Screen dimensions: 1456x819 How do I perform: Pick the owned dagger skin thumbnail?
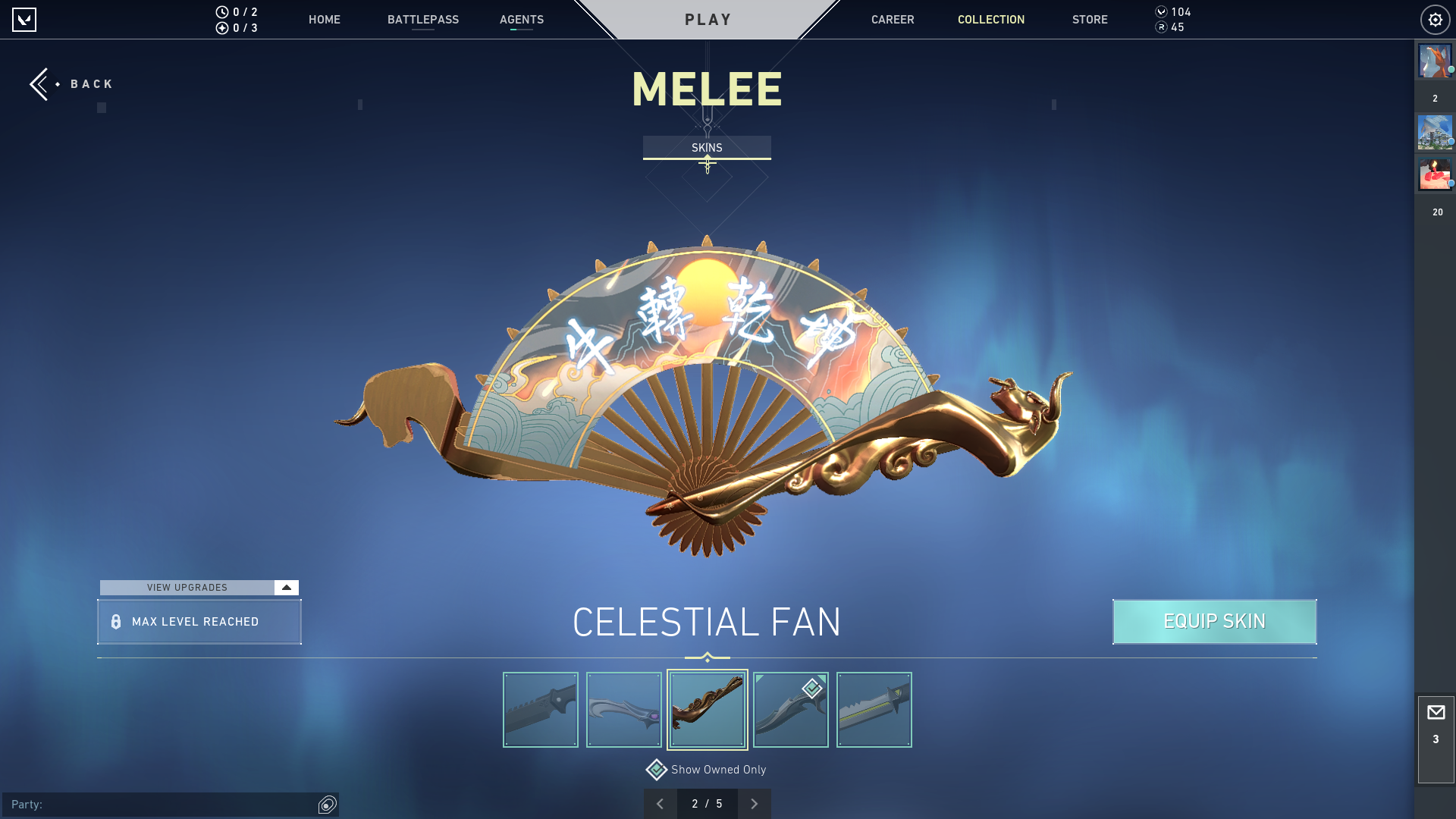(790, 710)
